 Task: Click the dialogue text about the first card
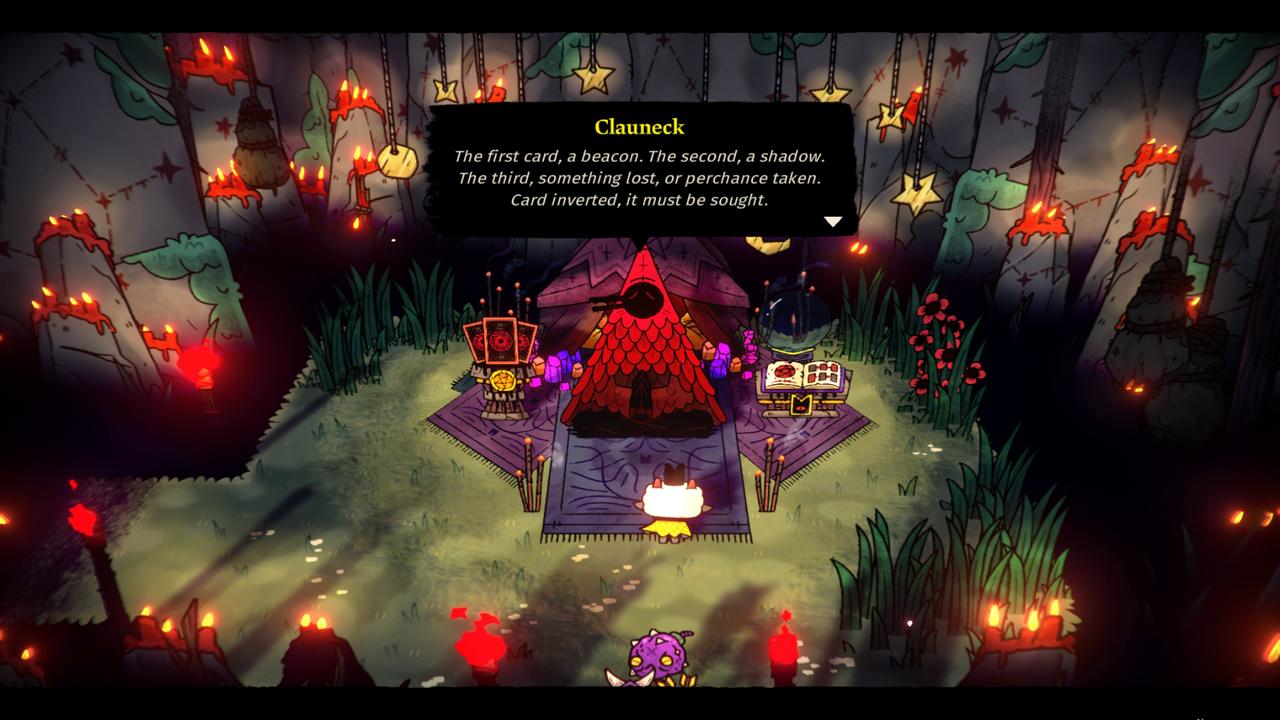point(640,157)
